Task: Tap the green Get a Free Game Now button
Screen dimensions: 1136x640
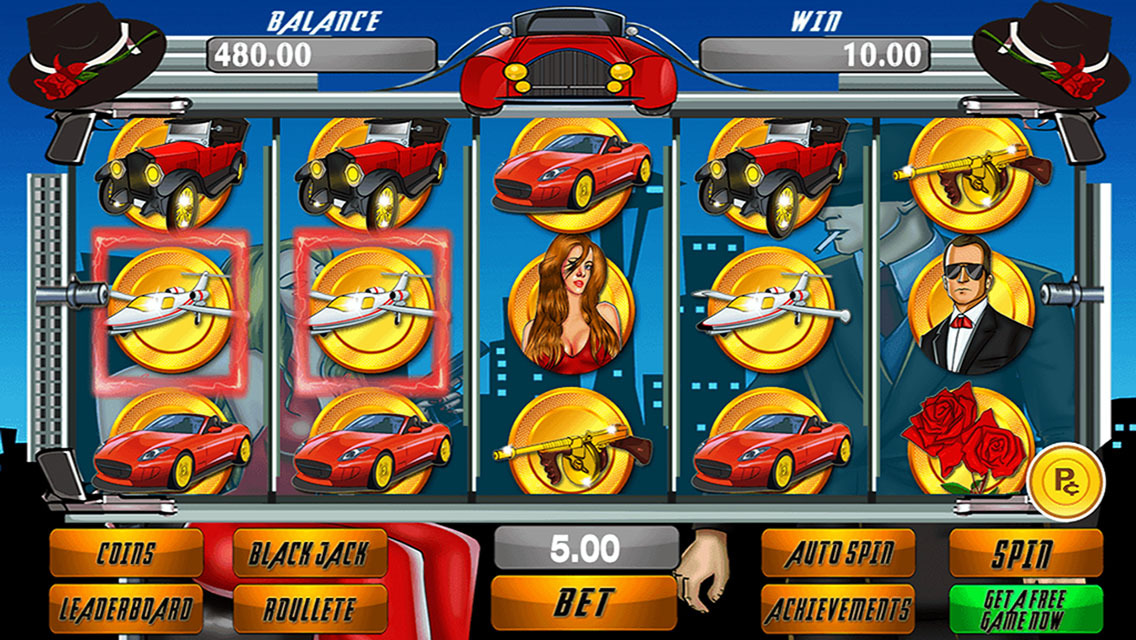Action: click(1025, 608)
